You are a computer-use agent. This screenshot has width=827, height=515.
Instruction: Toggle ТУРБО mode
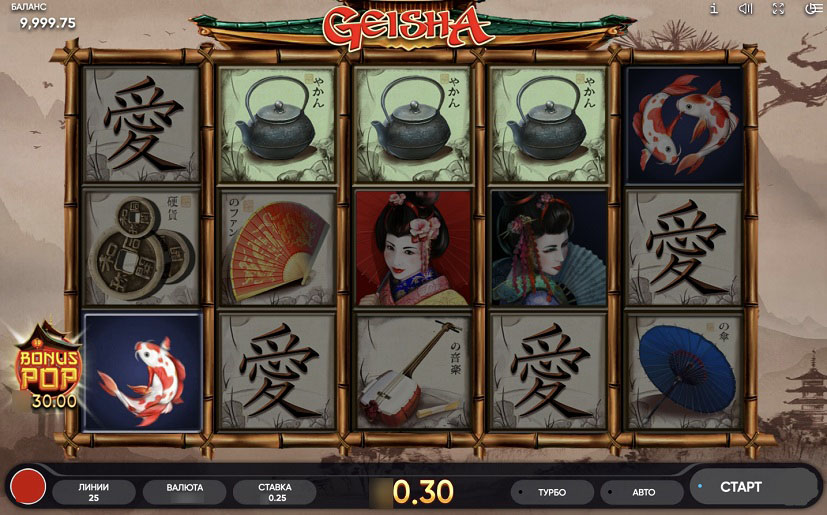pyautogui.click(x=551, y=492)
